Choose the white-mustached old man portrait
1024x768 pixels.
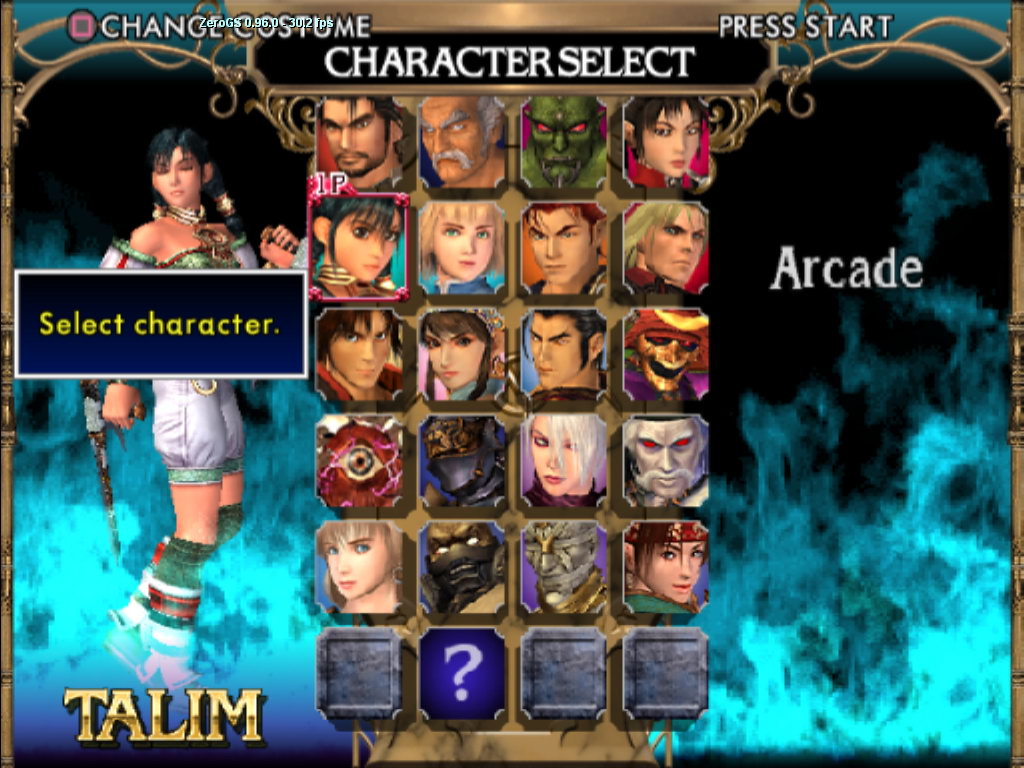pyautogui.click(x=462, y=142)
